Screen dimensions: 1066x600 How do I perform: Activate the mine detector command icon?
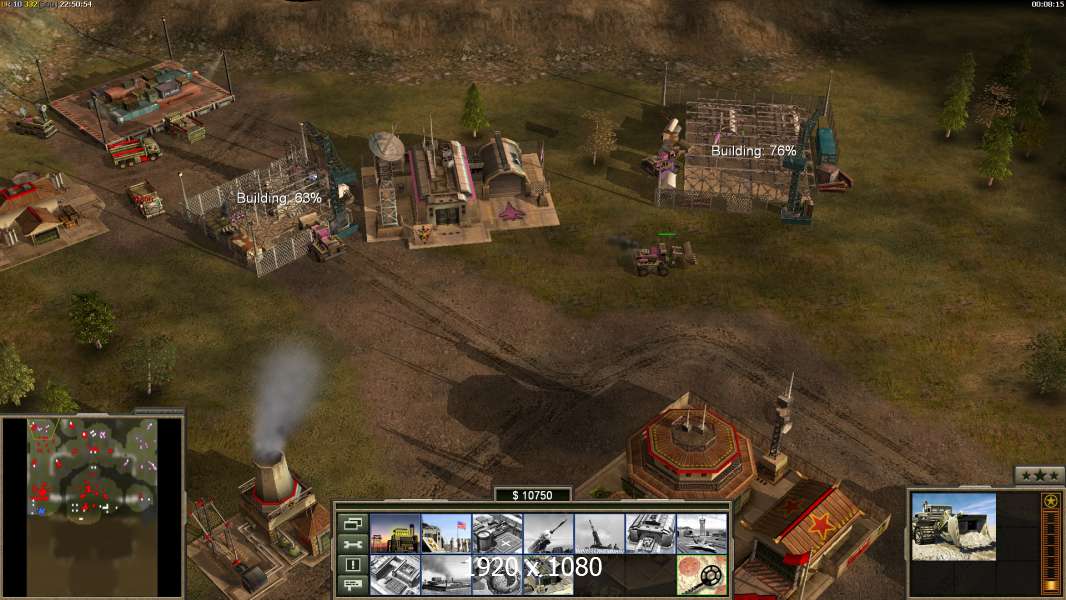(x=701, y=575)
